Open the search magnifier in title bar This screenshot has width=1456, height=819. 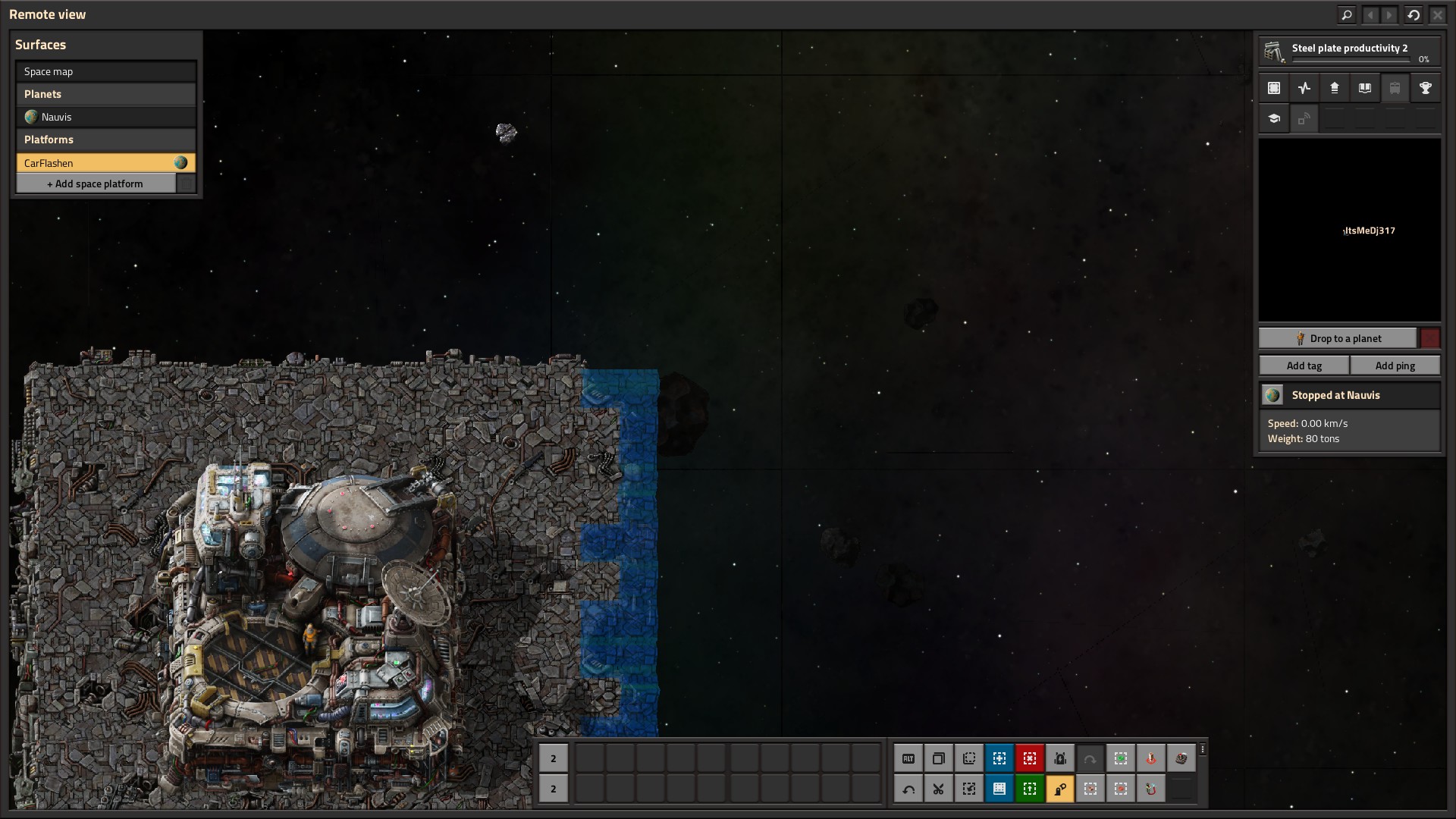(1347, 14)
